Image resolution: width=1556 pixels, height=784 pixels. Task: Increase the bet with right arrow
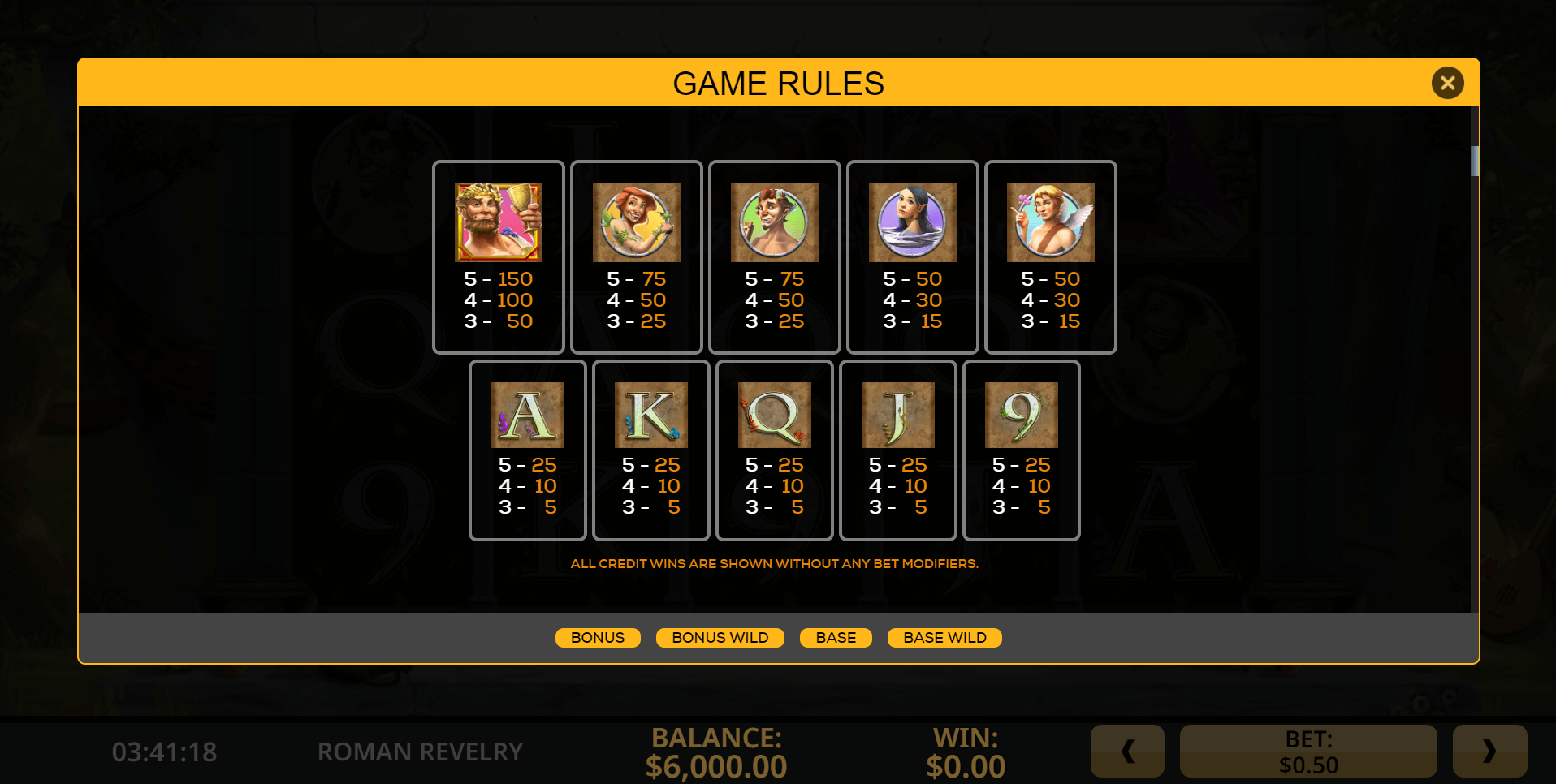(1489, 752)
